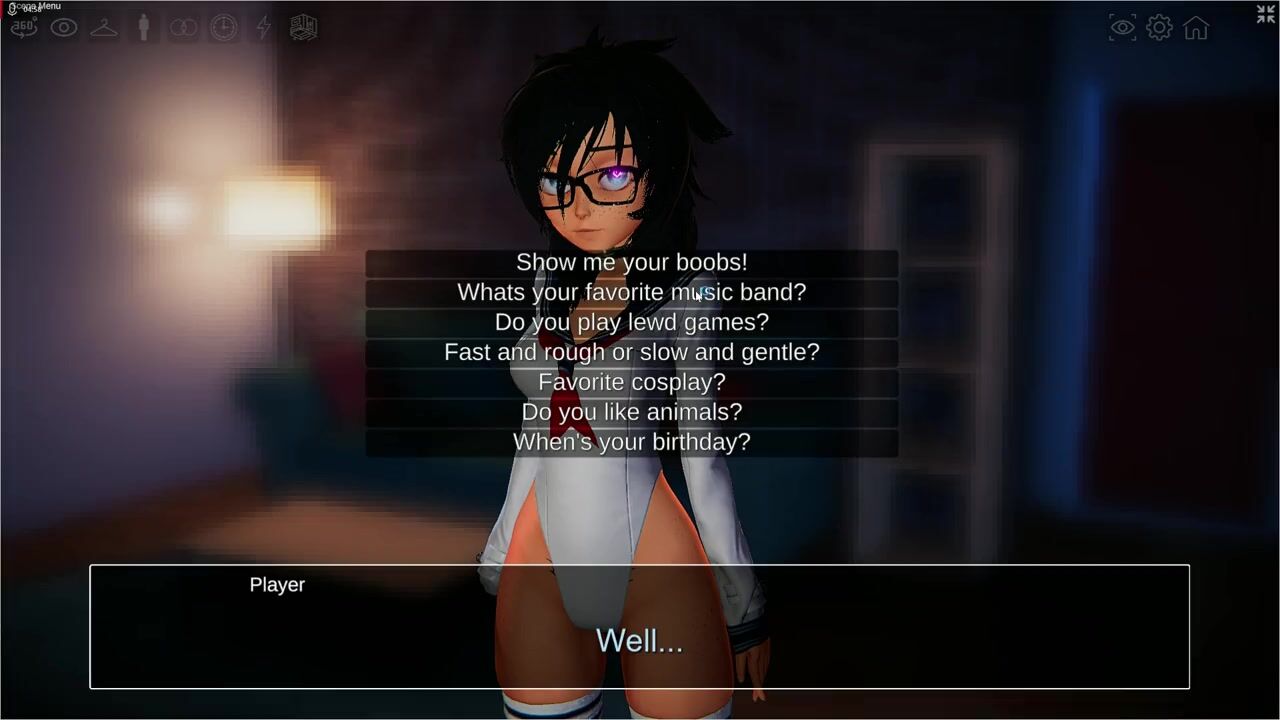1280x720 pixels.
Task: Open the clock time icon
Action: point(224,28)
